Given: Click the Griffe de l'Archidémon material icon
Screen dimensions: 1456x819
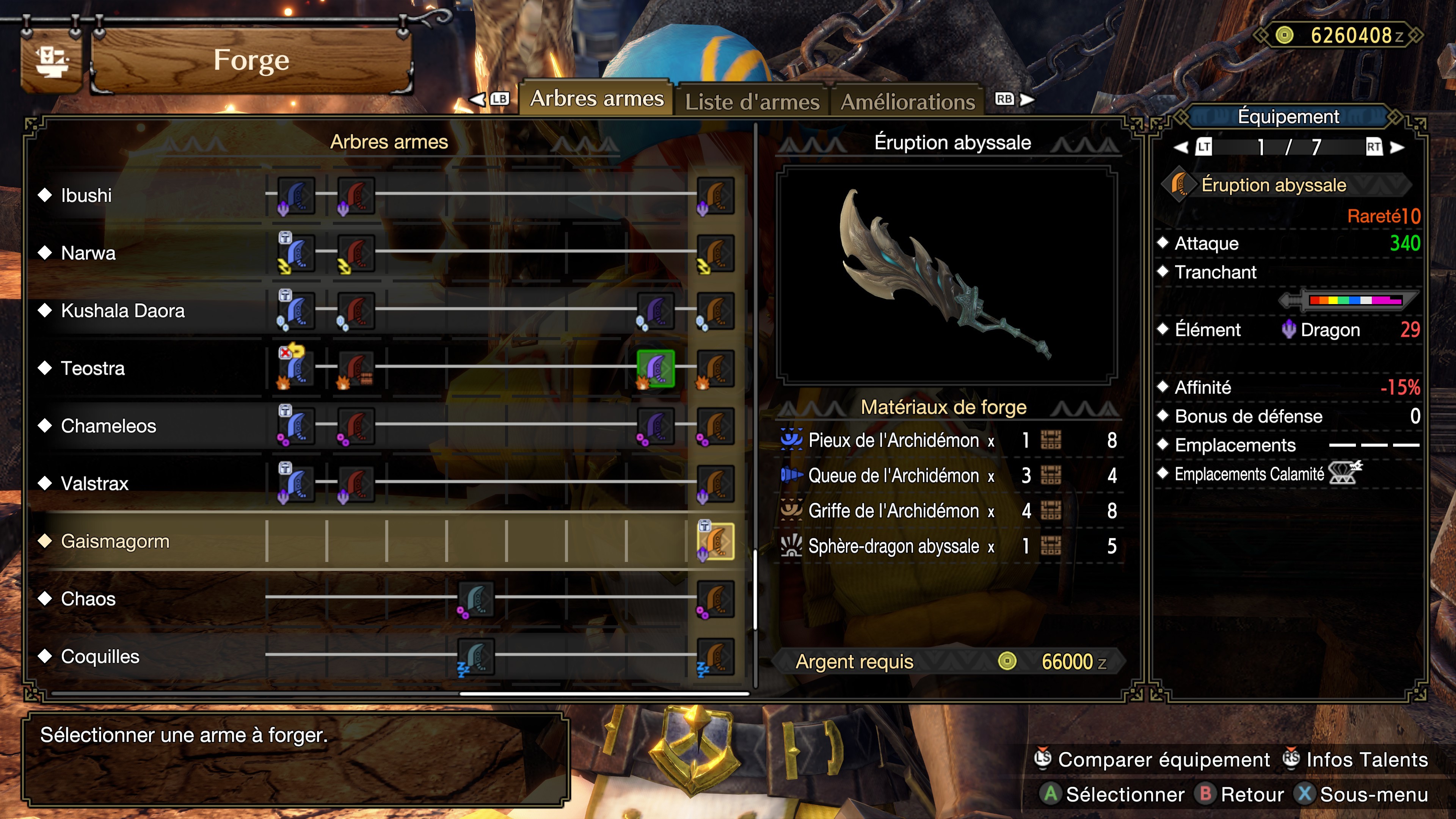Looking at the screenshot, I should 791,510.
